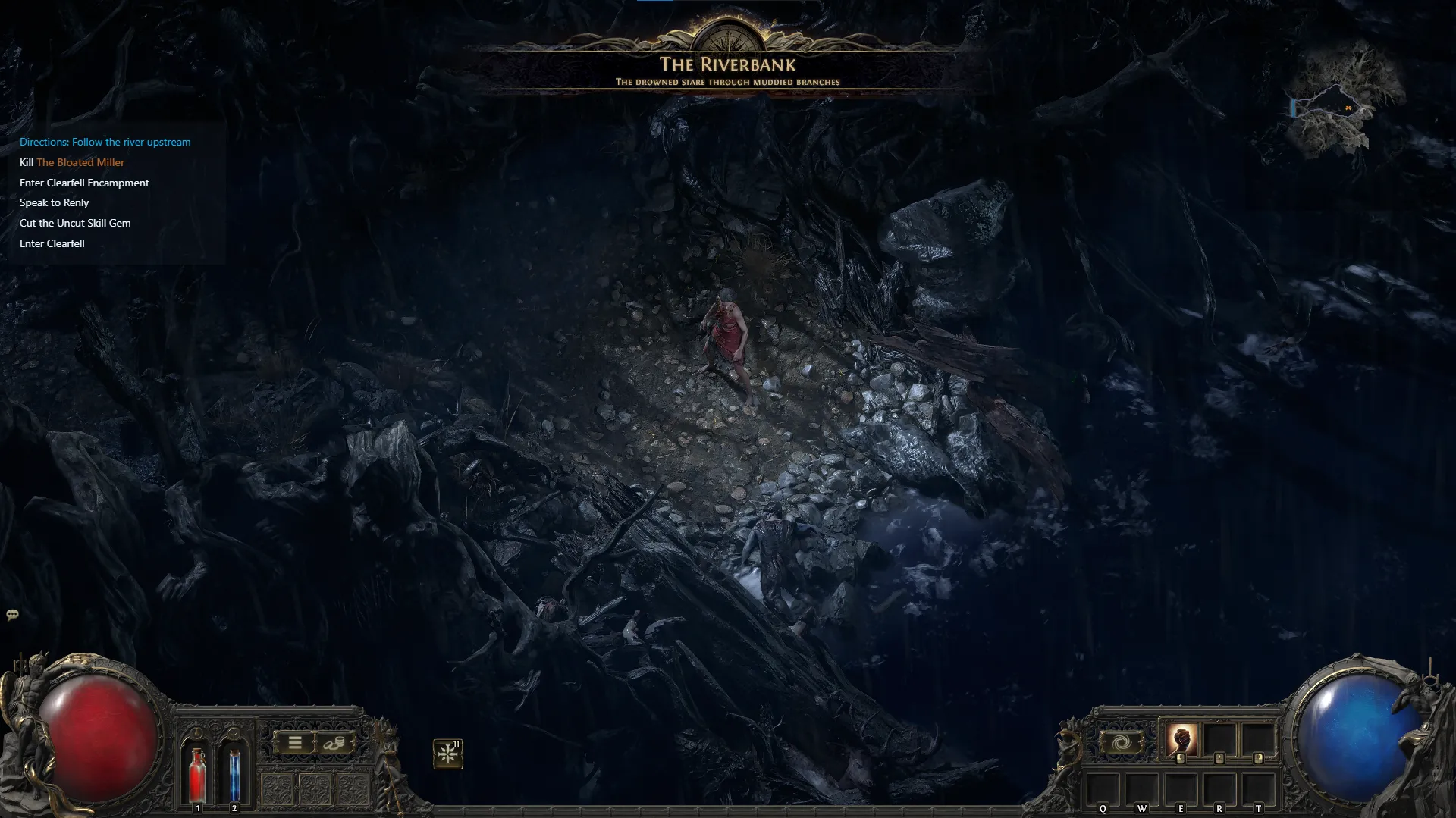Click 'Cut the Uncut Skill Gem' entry

(75, 223)
